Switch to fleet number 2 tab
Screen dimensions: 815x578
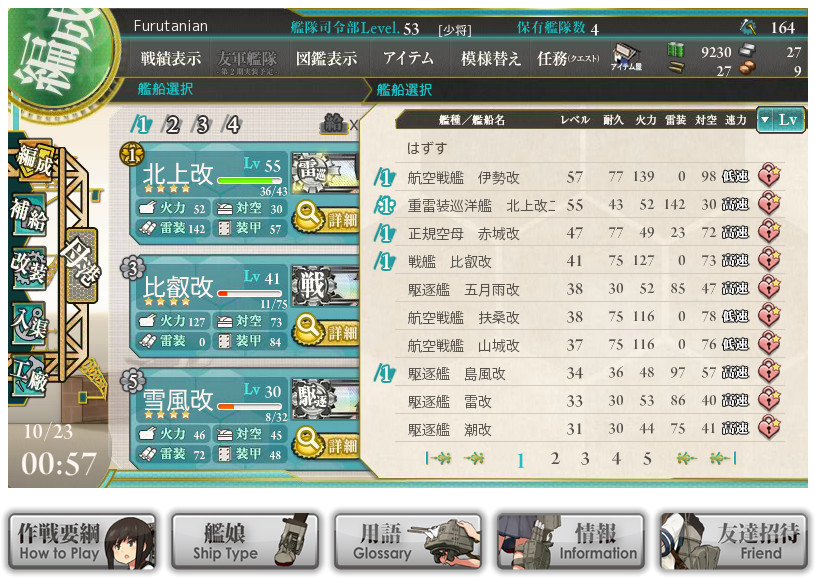(172, 125)
